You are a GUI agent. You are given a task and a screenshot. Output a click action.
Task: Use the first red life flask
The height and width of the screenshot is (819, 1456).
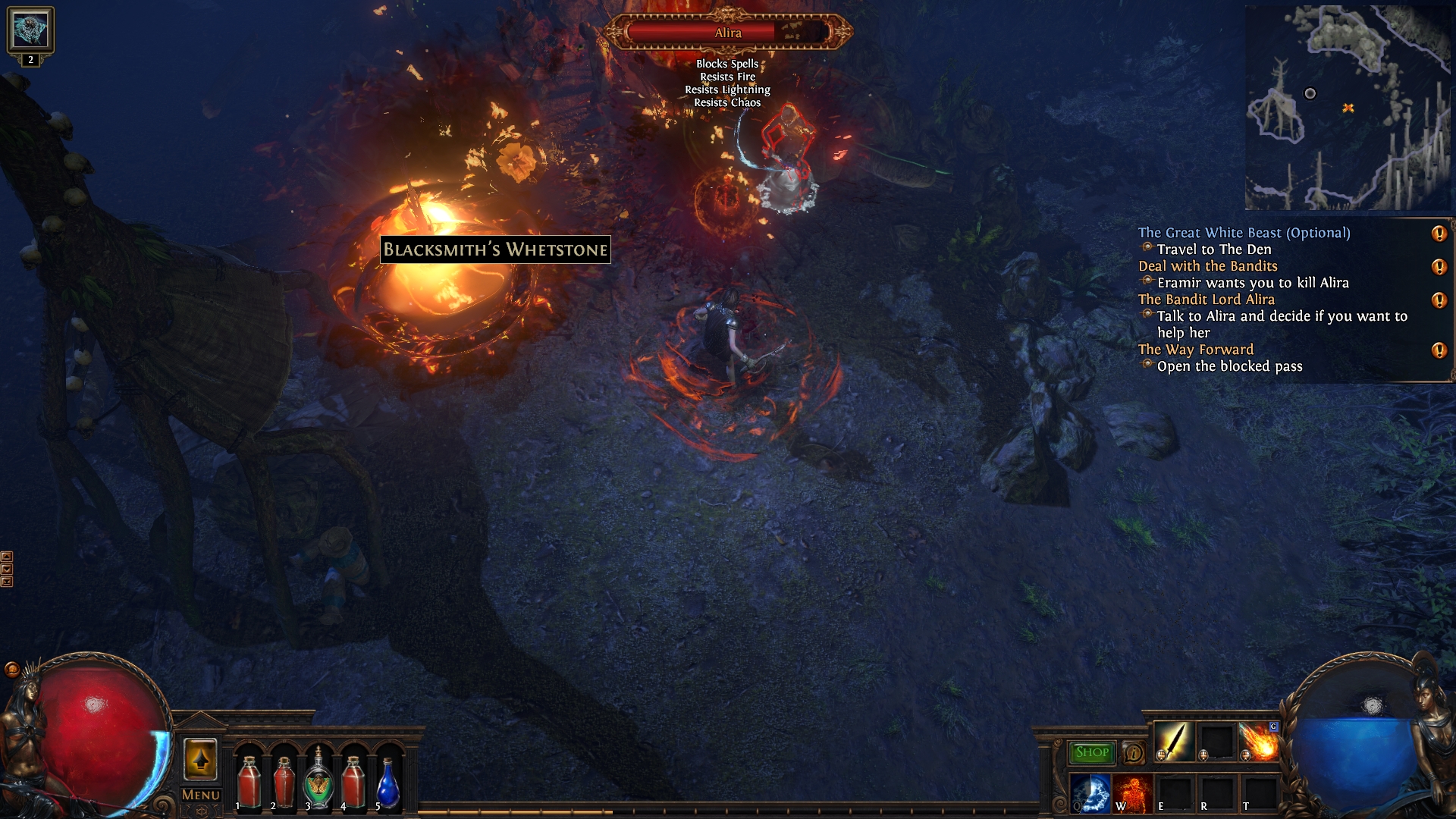pos(249,781)
